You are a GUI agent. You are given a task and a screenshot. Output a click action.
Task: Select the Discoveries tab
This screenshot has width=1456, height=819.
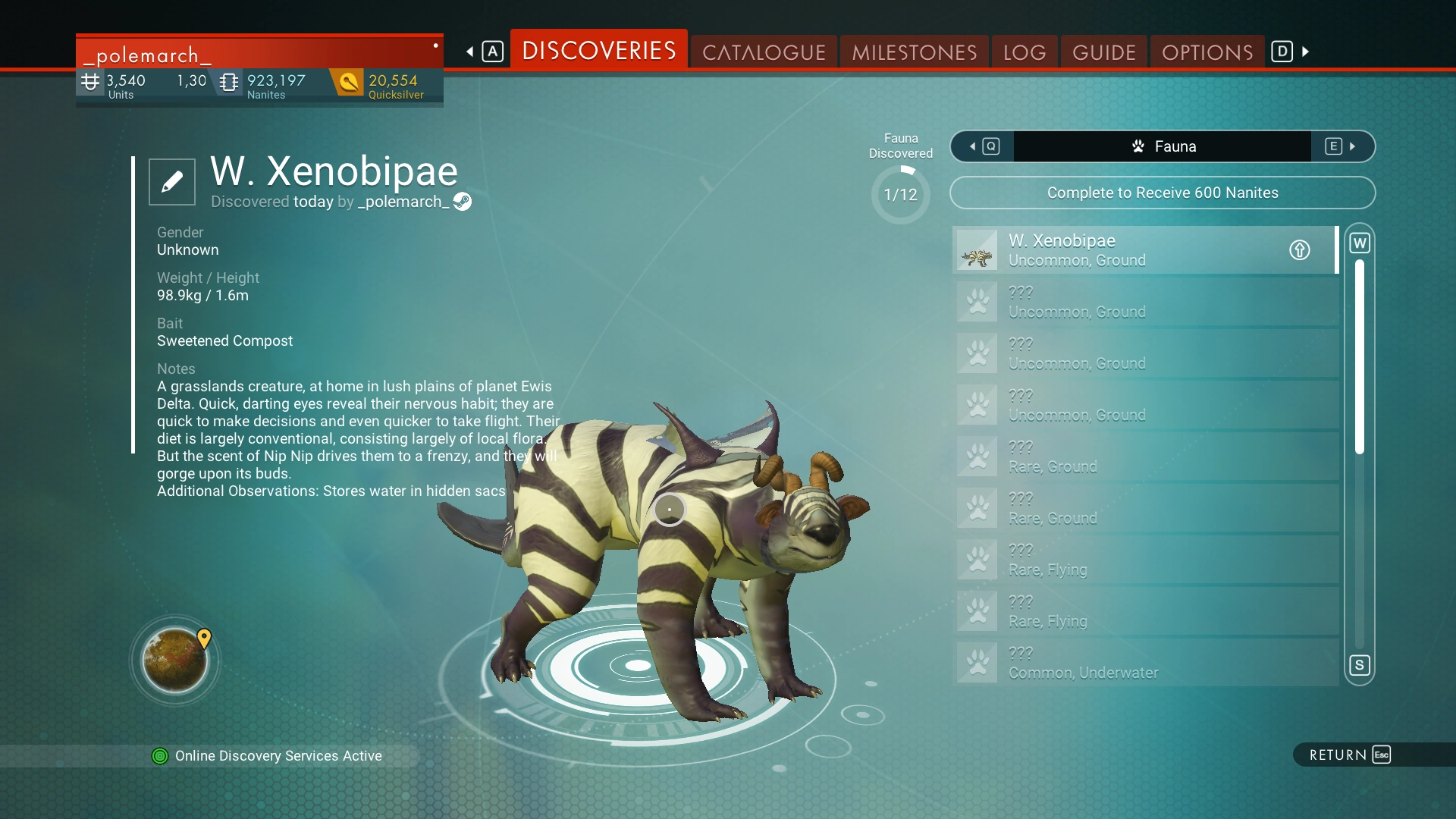click(x=599, y=51)
